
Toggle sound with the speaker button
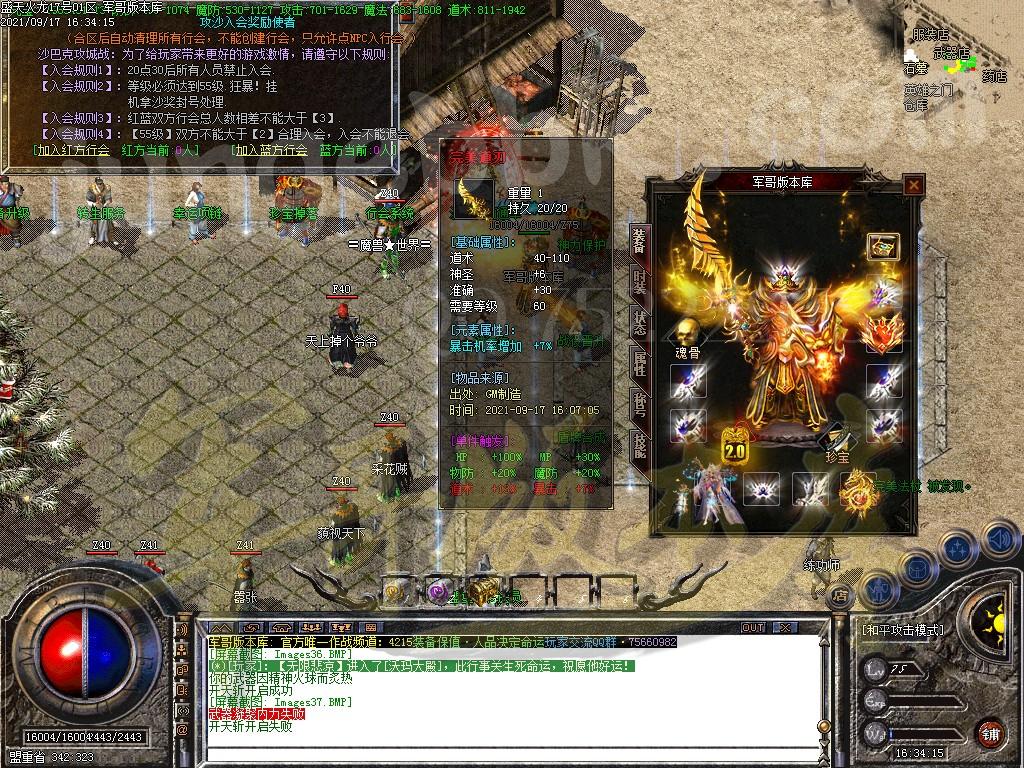pos(1000,539)
